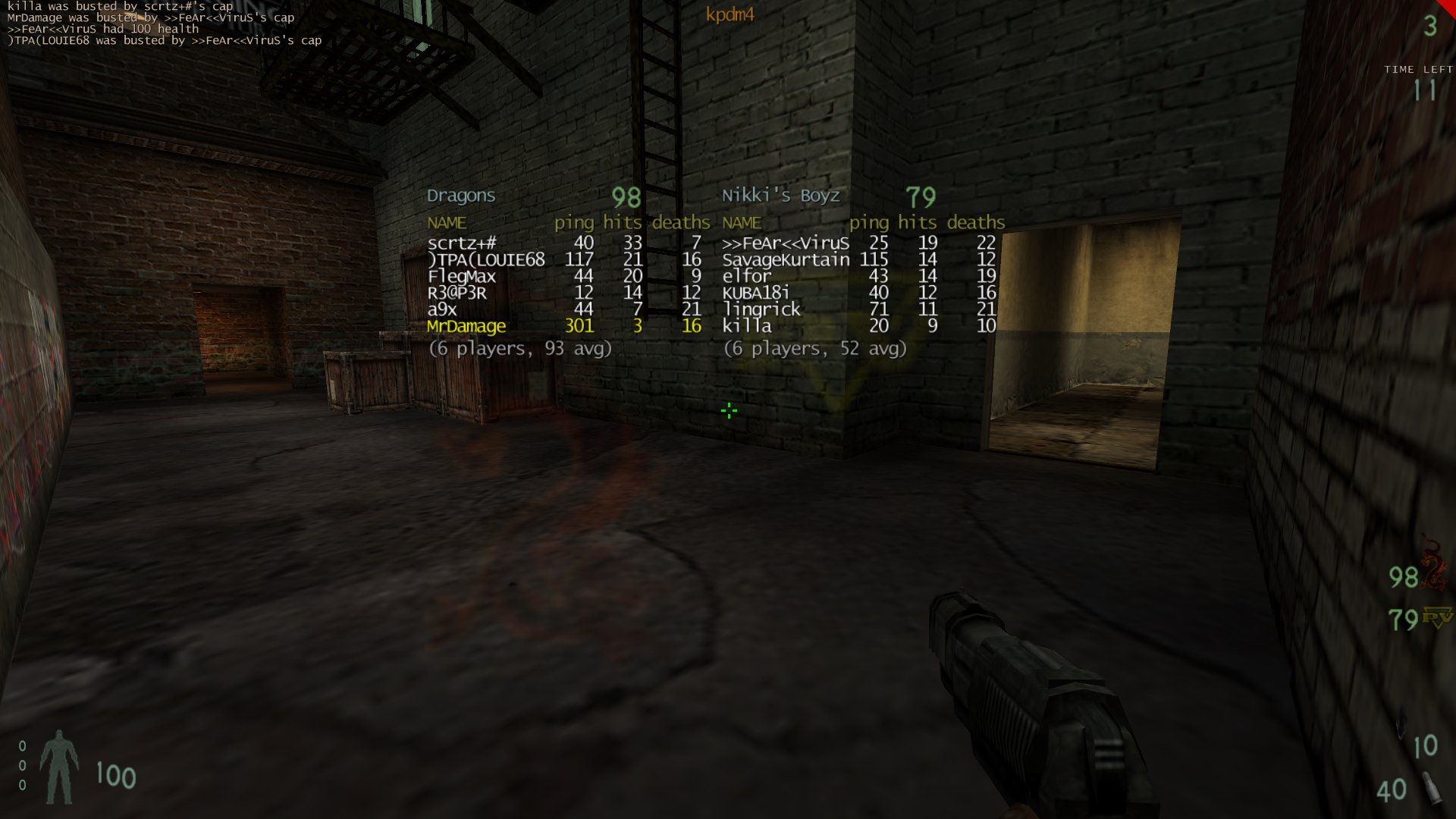Image resolution: width=1456 pixels, height=819 pixels.
Task: Click the player body status figure
Action: (59, 766)
